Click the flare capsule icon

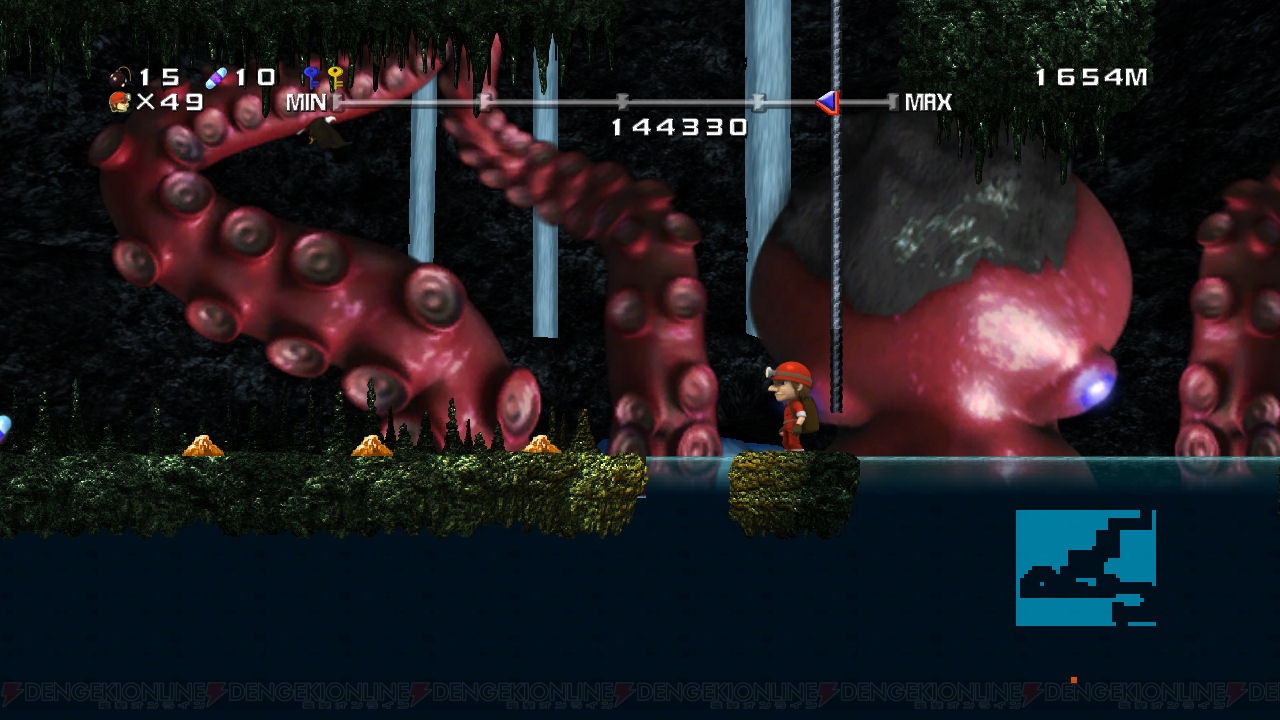pyautogui.click(x=216, y=77)
